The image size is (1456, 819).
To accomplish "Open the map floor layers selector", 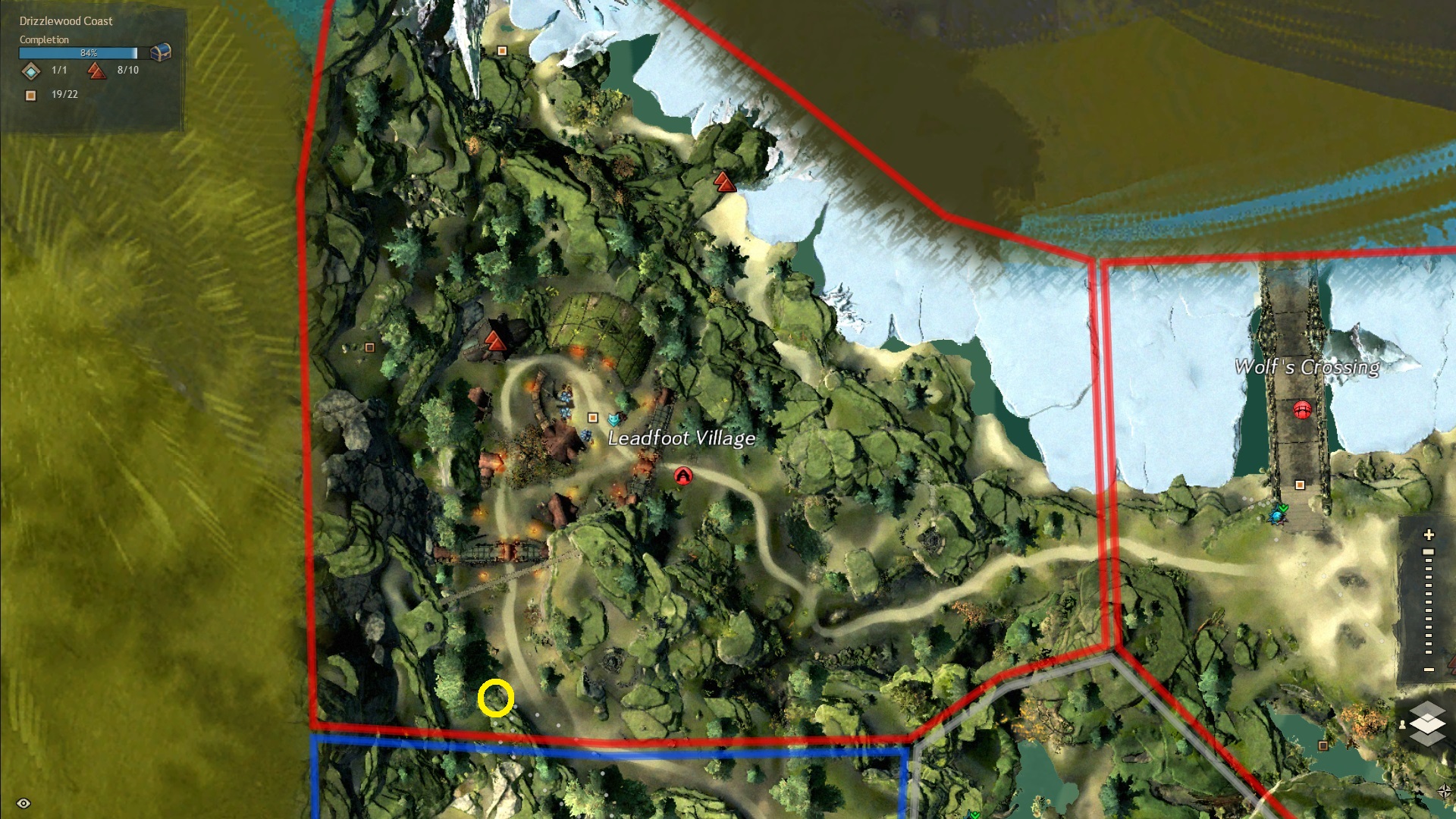I will [1427, 723].
